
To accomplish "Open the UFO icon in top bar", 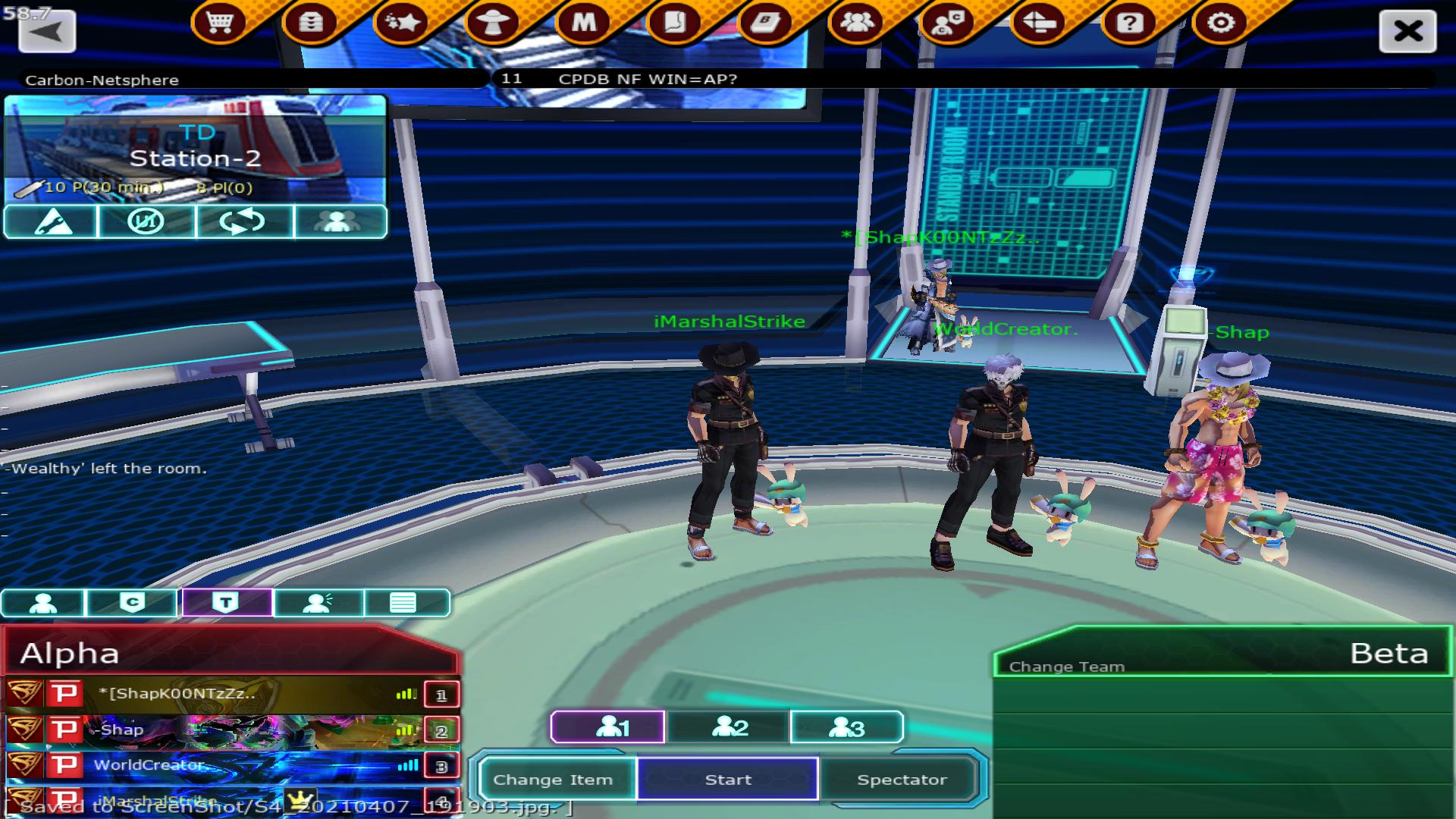I will click(x=493, y=23).
